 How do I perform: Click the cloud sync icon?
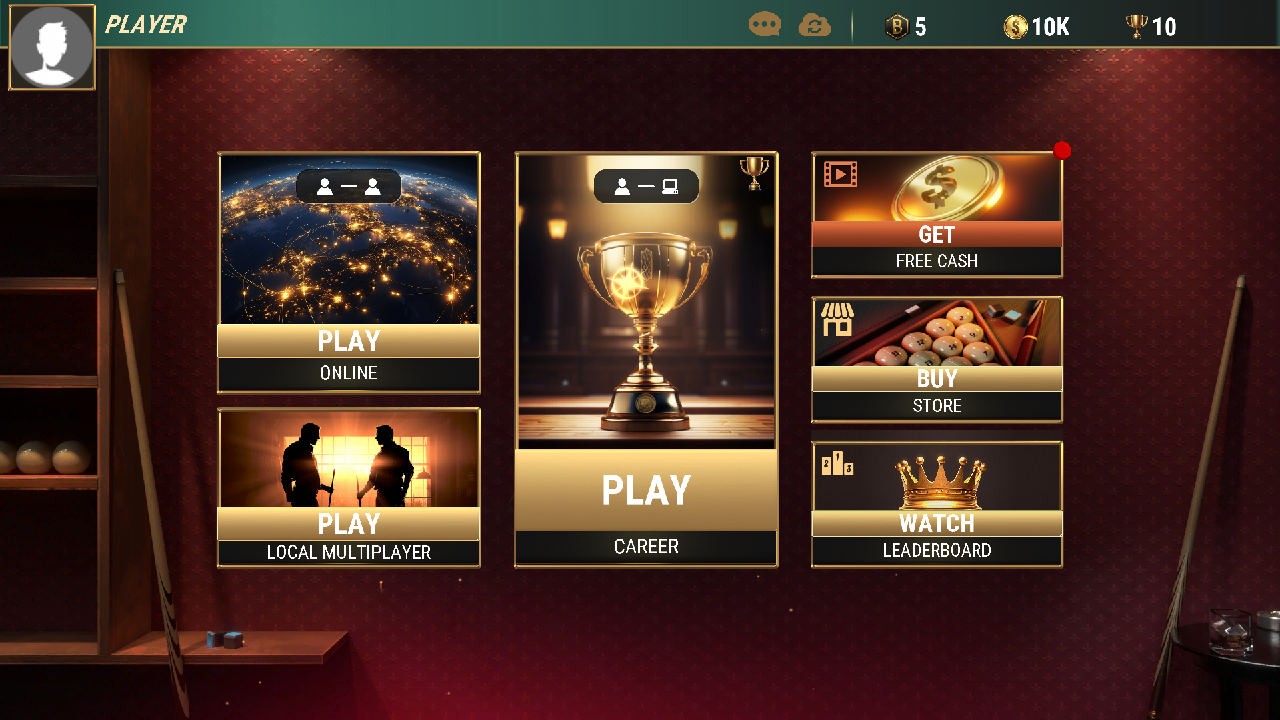click(815, 25)
